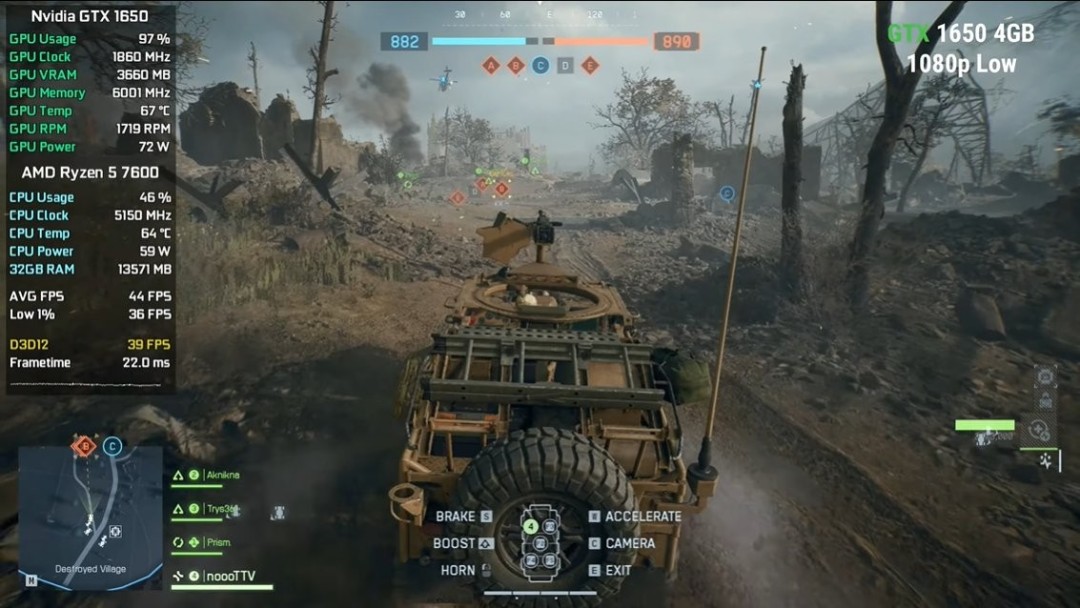Select squad member Aknikna in the squad list
Image resolution: width=1080 pixels, height=608 pixels.
click(x=222, y=476)
